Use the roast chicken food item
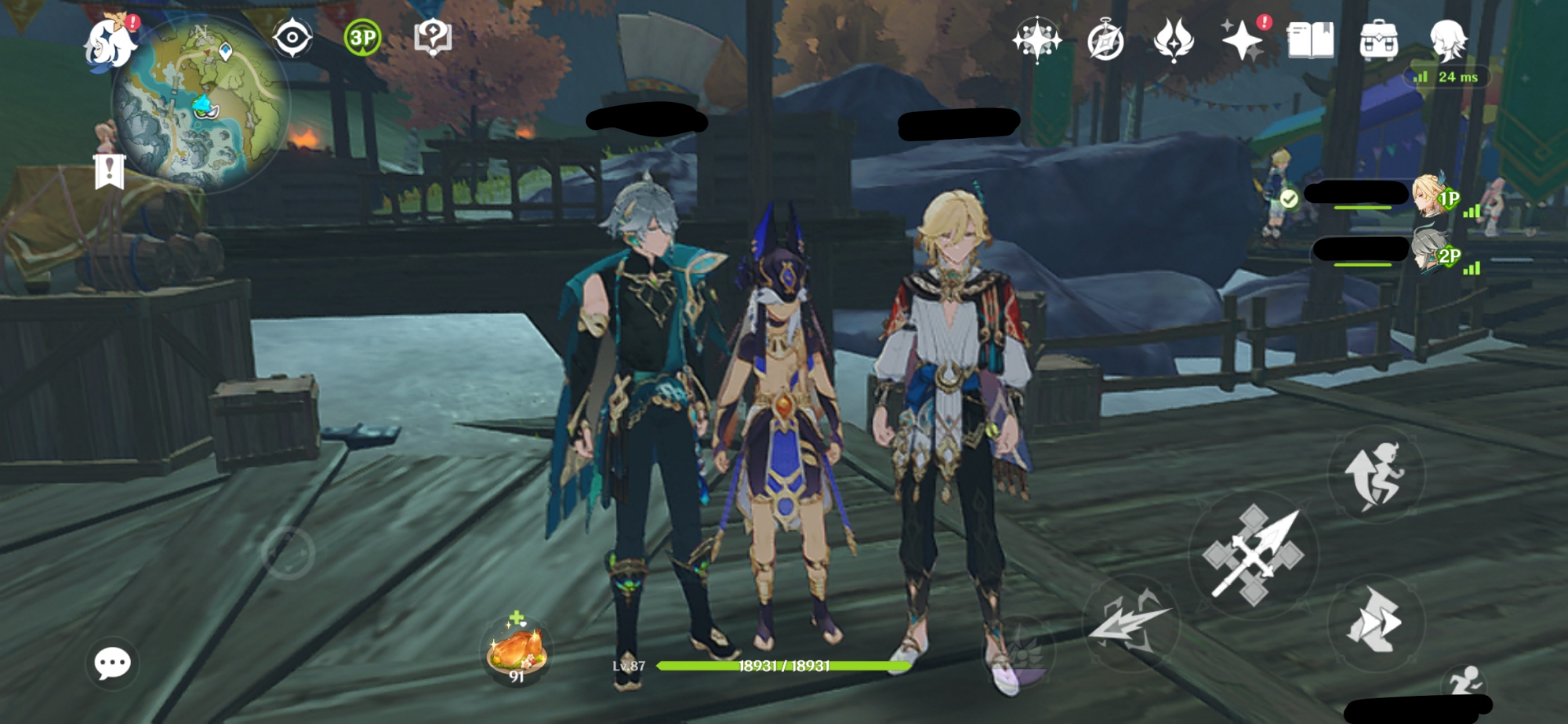The image size is (1568, 724). pos(515,649)
